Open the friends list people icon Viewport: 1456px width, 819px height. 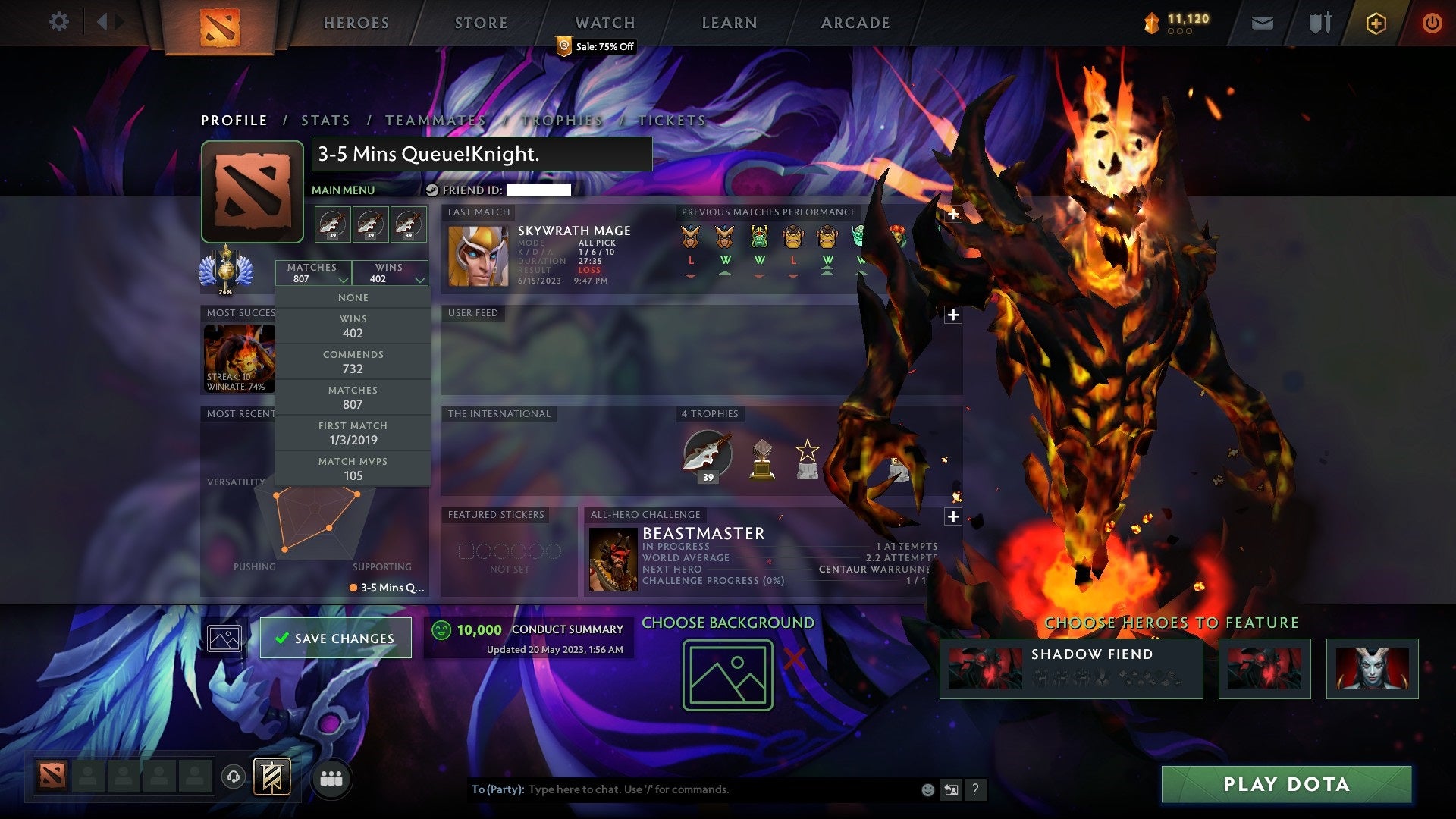[329, 777]
